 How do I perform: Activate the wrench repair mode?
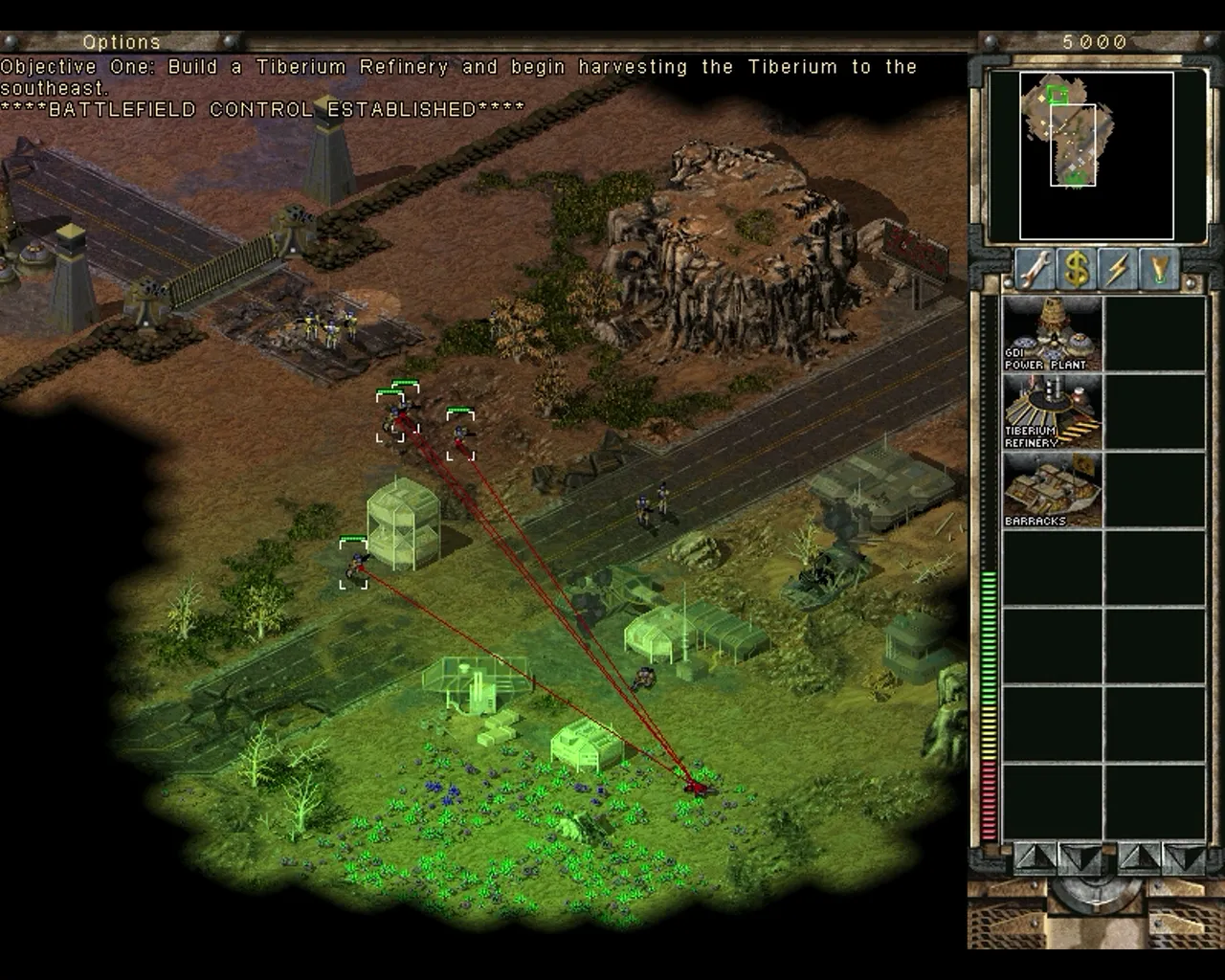click(x=1035, y=270)
